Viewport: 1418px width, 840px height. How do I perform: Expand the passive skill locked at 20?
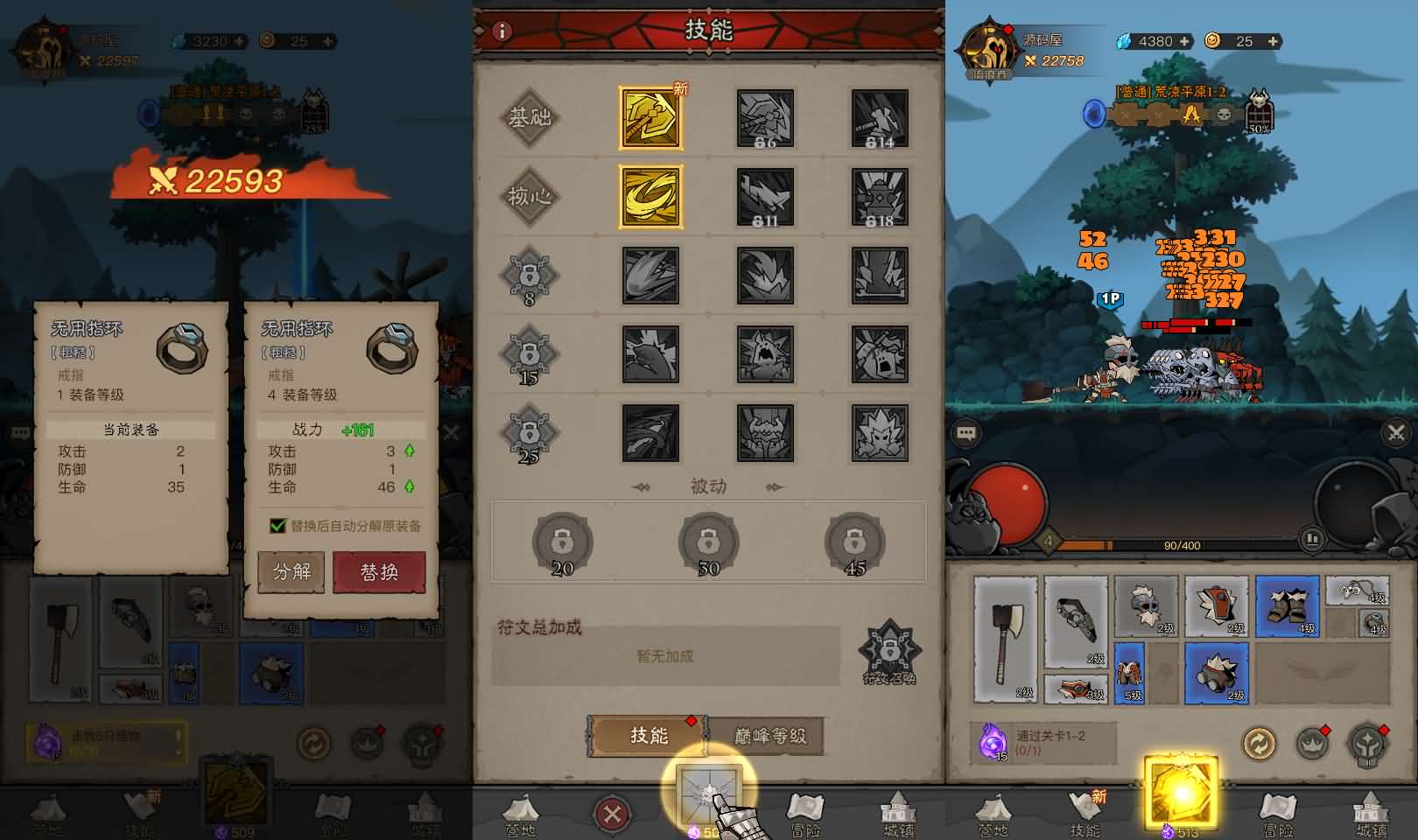(x=563, y=542)
